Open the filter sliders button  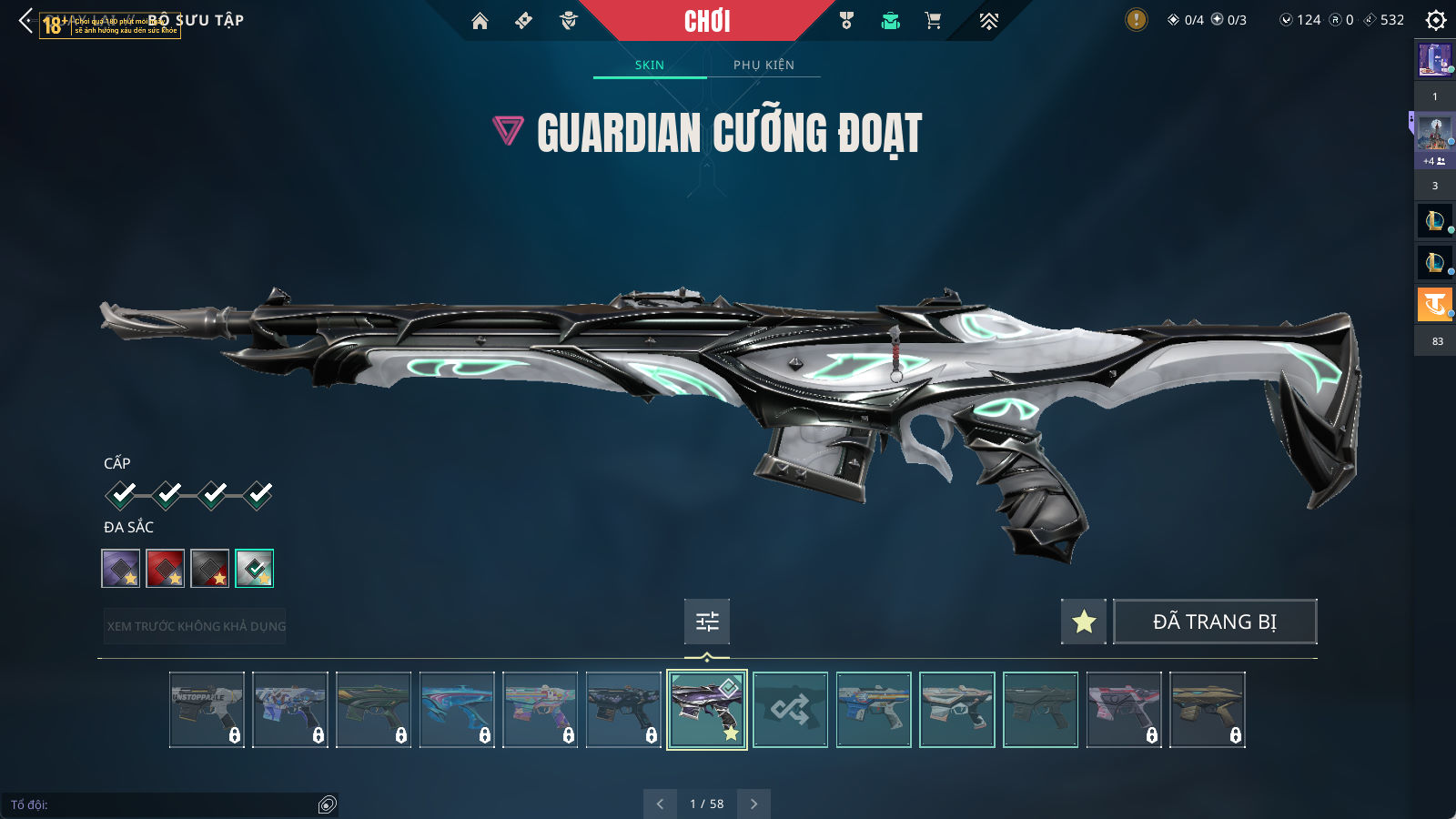point(707,622)
